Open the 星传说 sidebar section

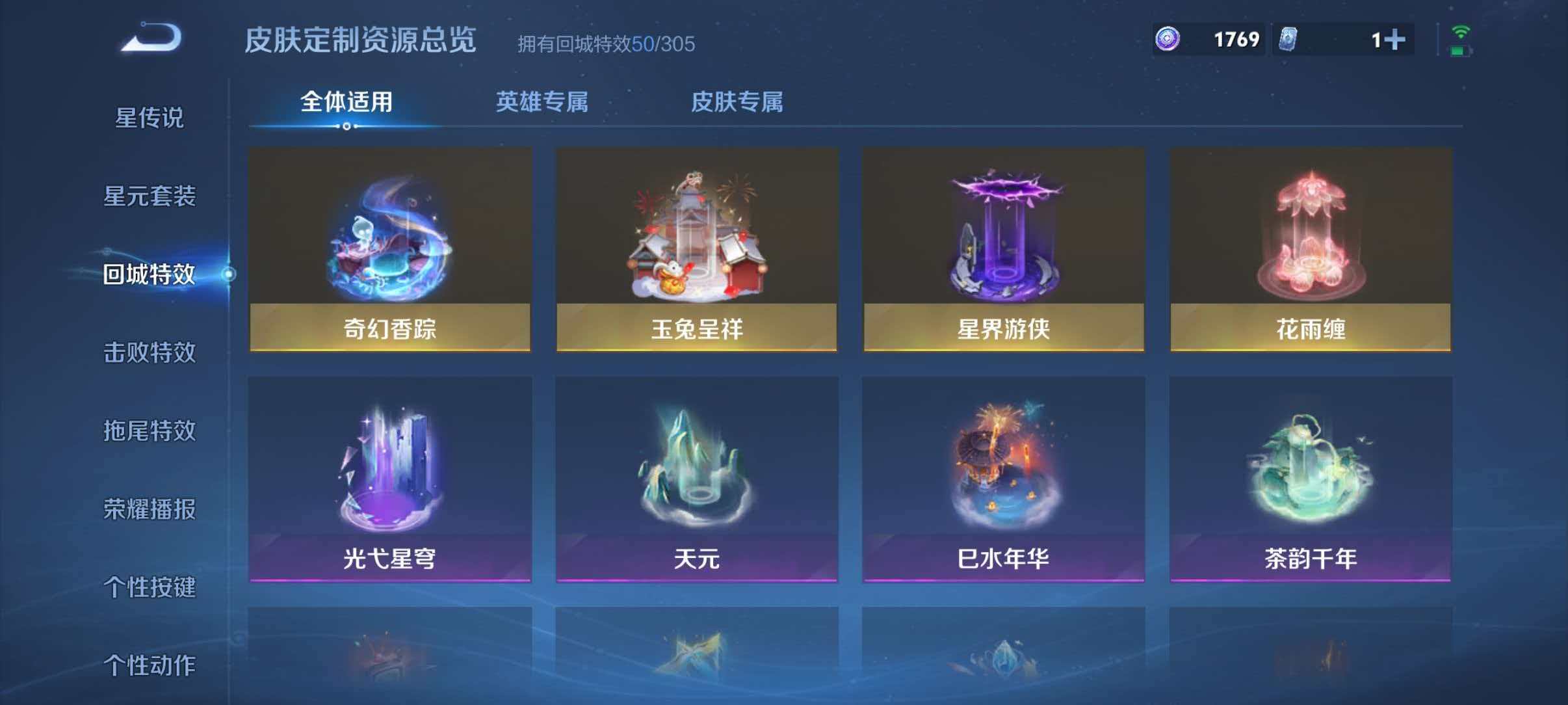148,119
